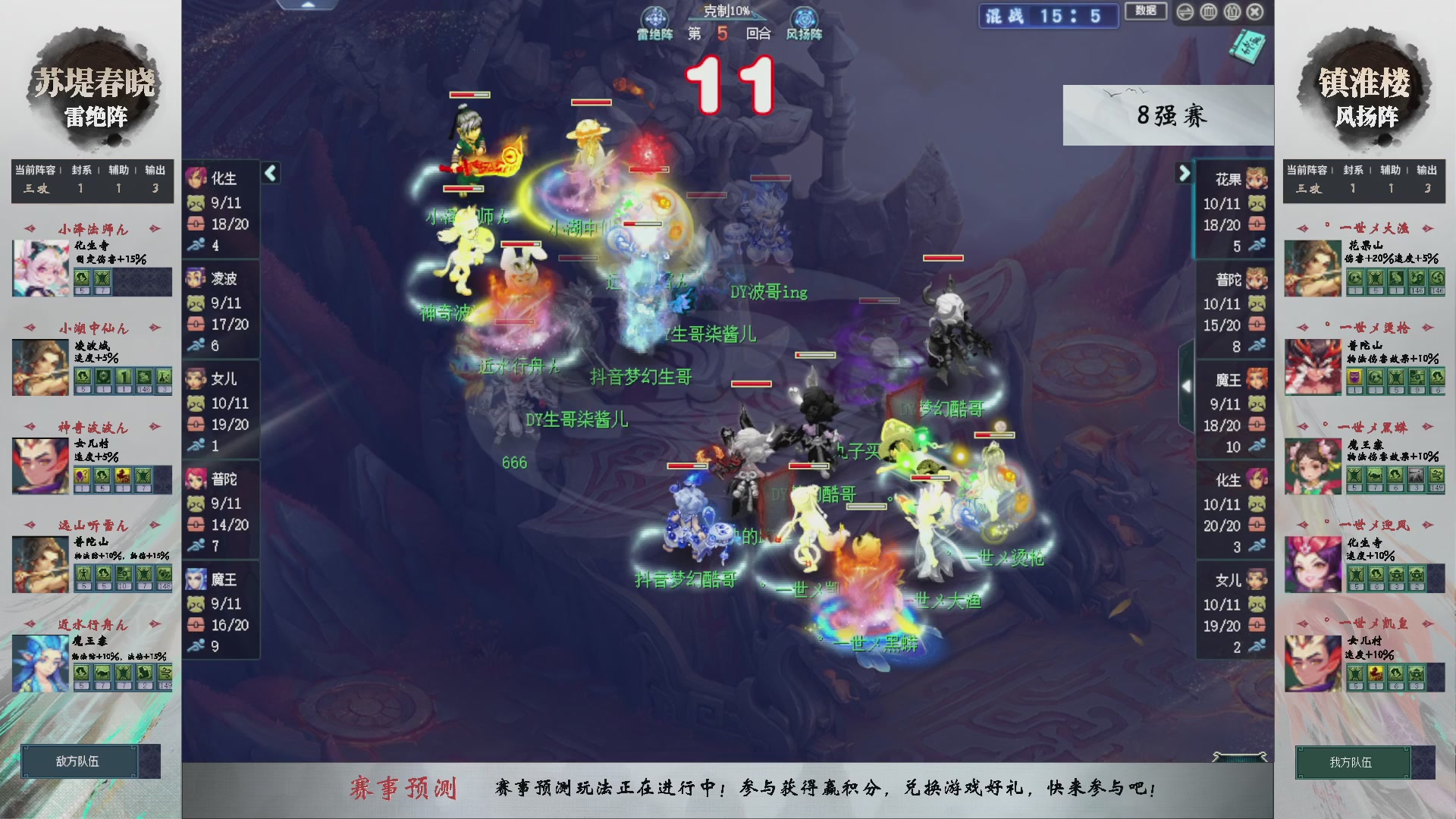The image size is (1456, 819).
Task: Click 一世ㄨ大渔's avatar in the right sidebar
Action: (x=1313, y=267)
